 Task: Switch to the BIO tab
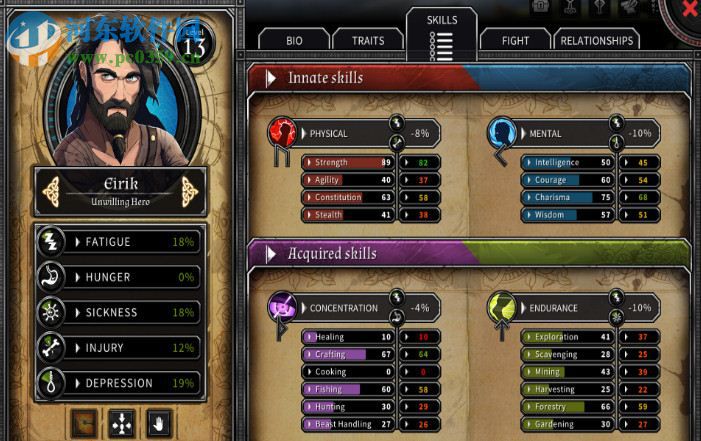(293, 41)
